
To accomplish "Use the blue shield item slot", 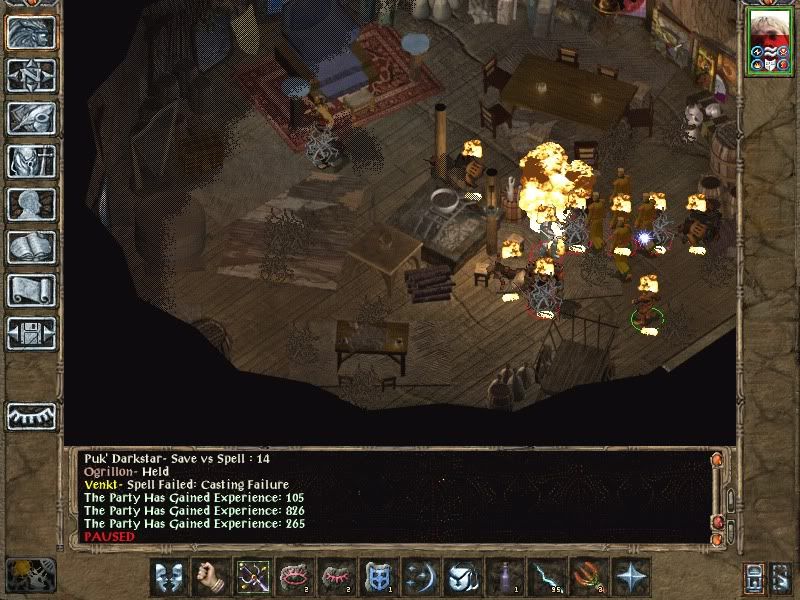I will click(378, 577).
